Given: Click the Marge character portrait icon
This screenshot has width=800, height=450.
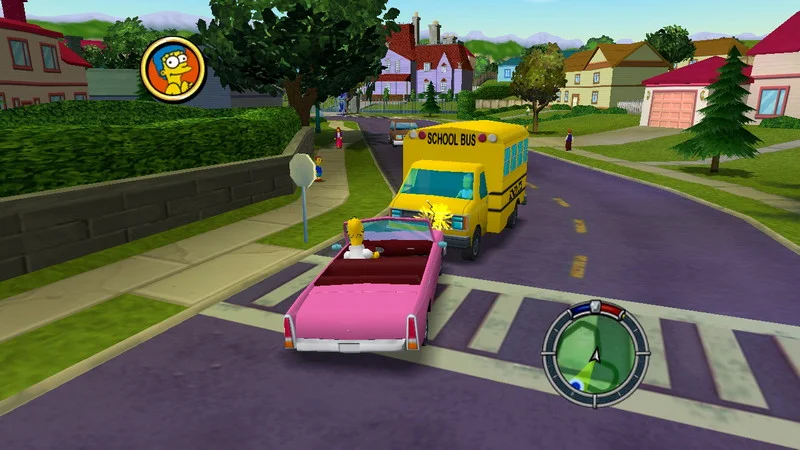Looking at the screenshot, I should [172, 69].
